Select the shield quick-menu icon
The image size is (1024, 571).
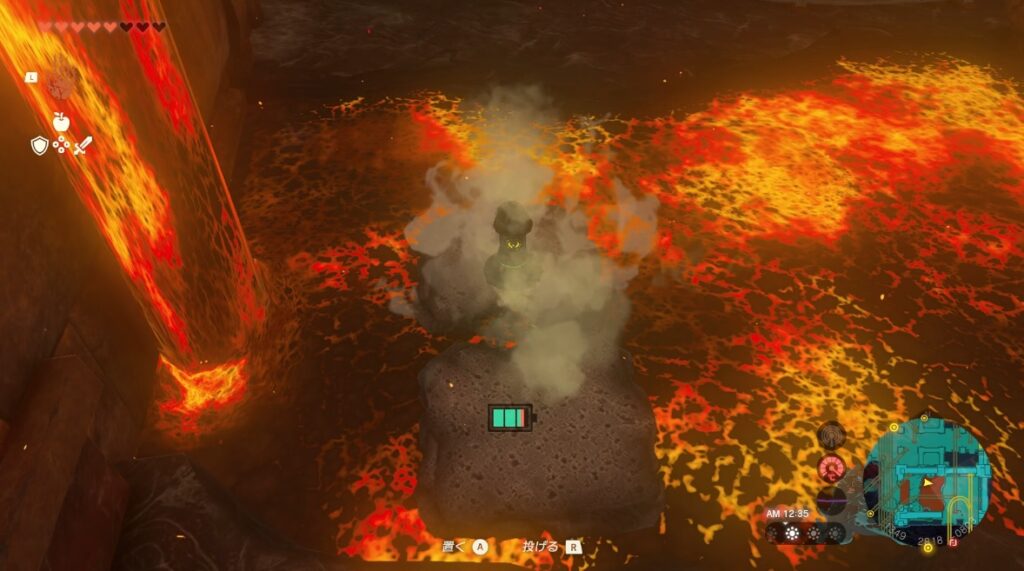[39, 146]
